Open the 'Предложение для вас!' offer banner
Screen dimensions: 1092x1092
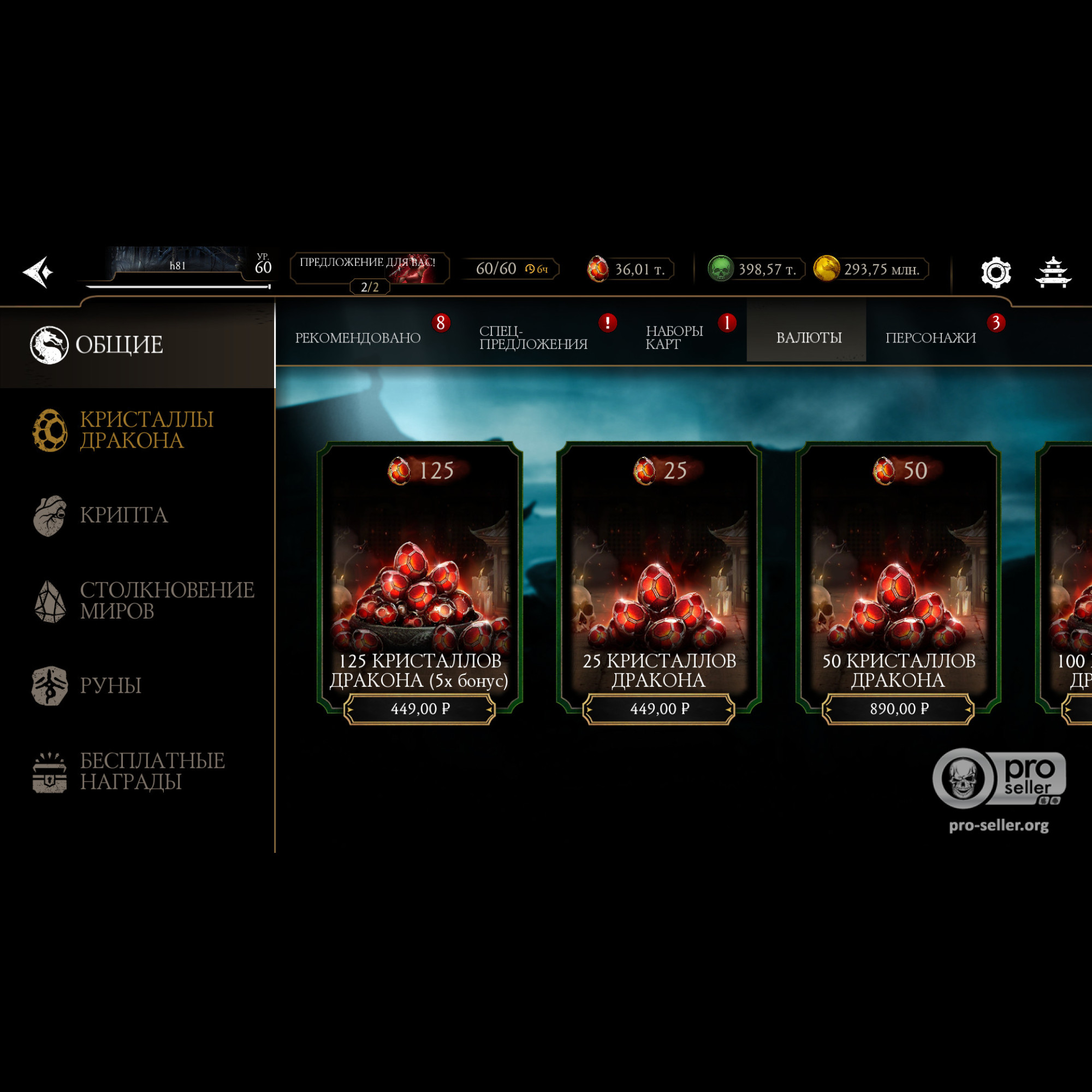tap(369, 268)
